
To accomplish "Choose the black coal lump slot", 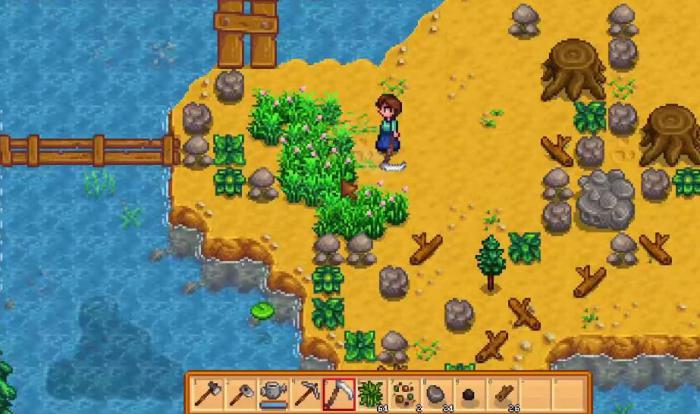I will [x=467, y=393].
